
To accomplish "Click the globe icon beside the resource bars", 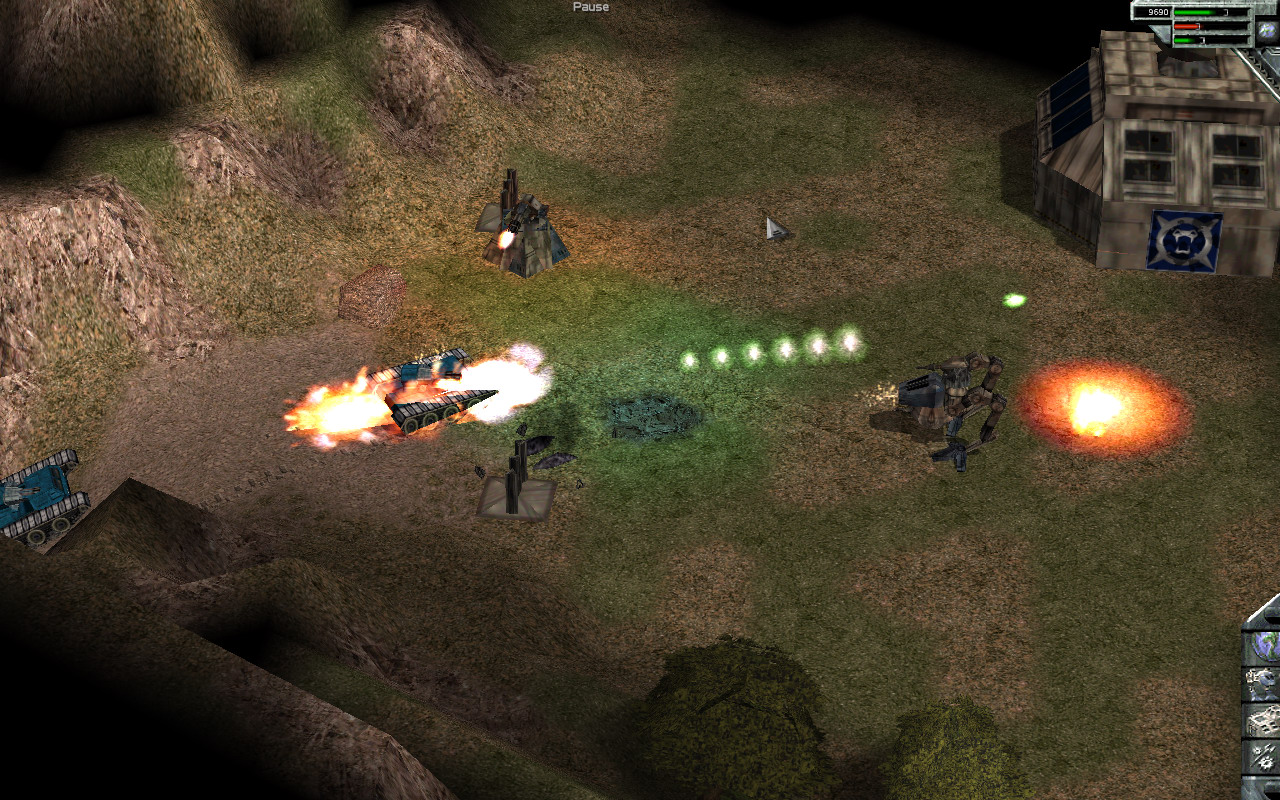I will [1267, 30].
